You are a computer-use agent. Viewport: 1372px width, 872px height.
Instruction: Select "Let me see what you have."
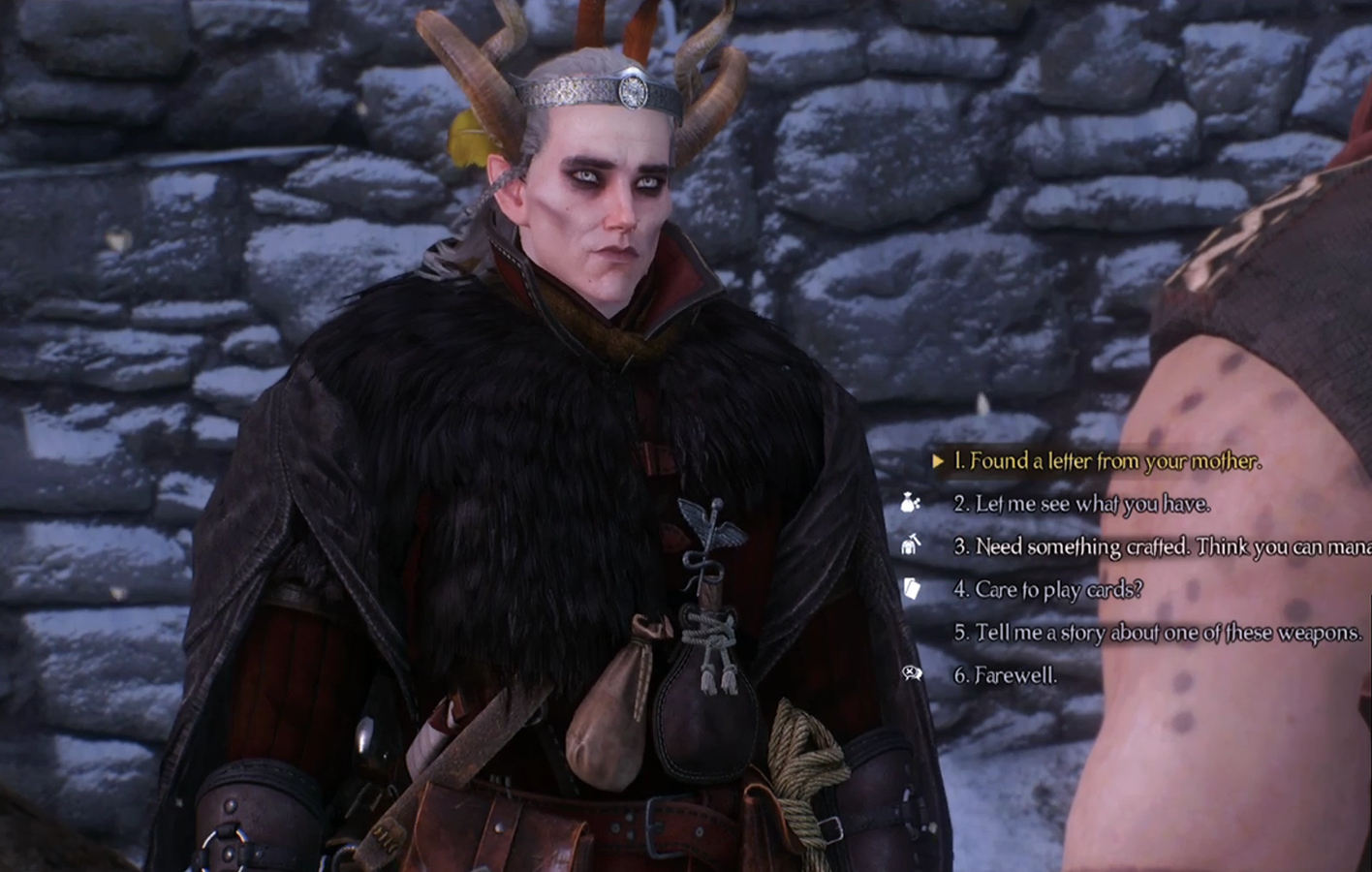(1081, 505)
